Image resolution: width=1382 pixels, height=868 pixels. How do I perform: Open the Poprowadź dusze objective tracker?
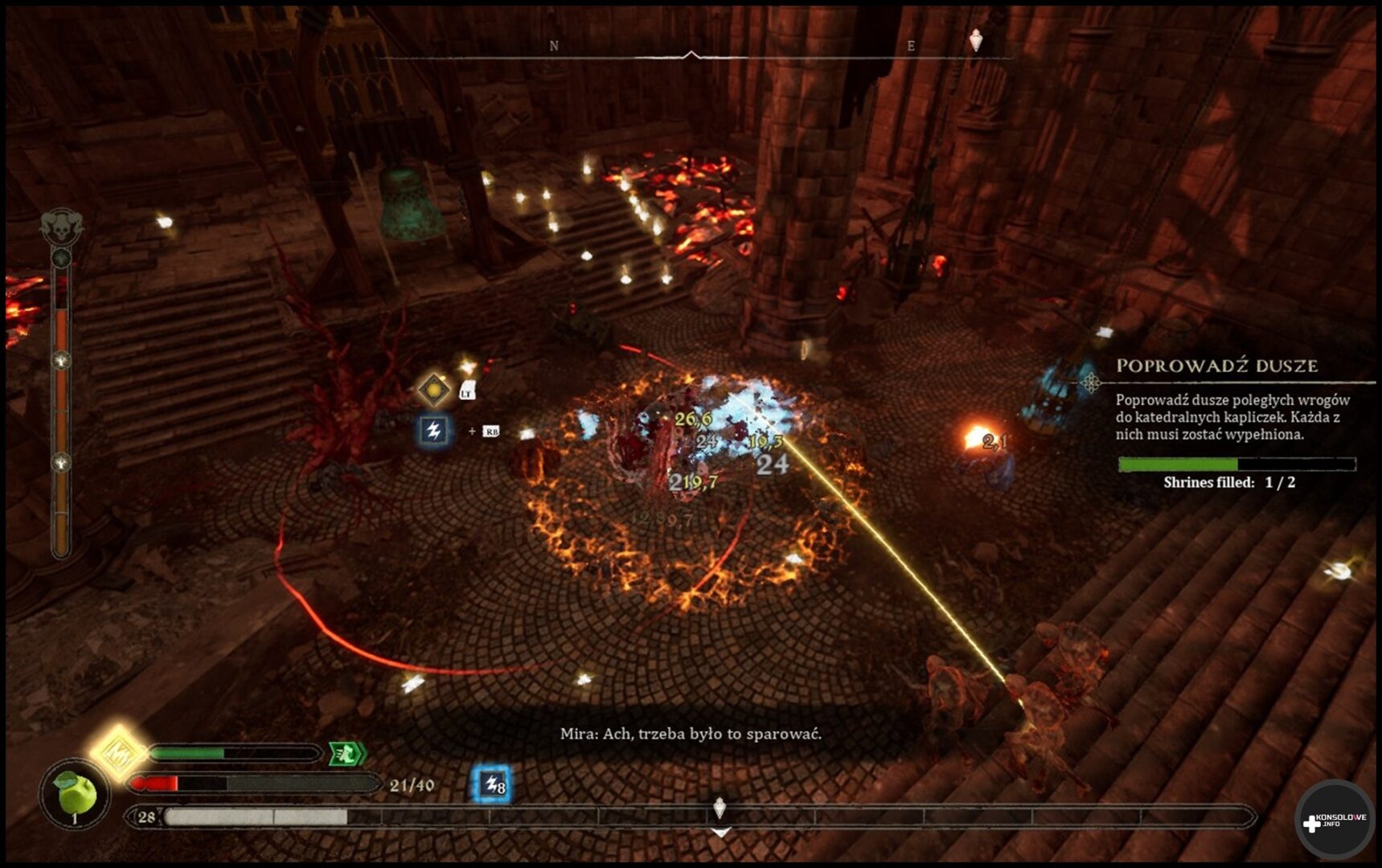coord(1216,366)
